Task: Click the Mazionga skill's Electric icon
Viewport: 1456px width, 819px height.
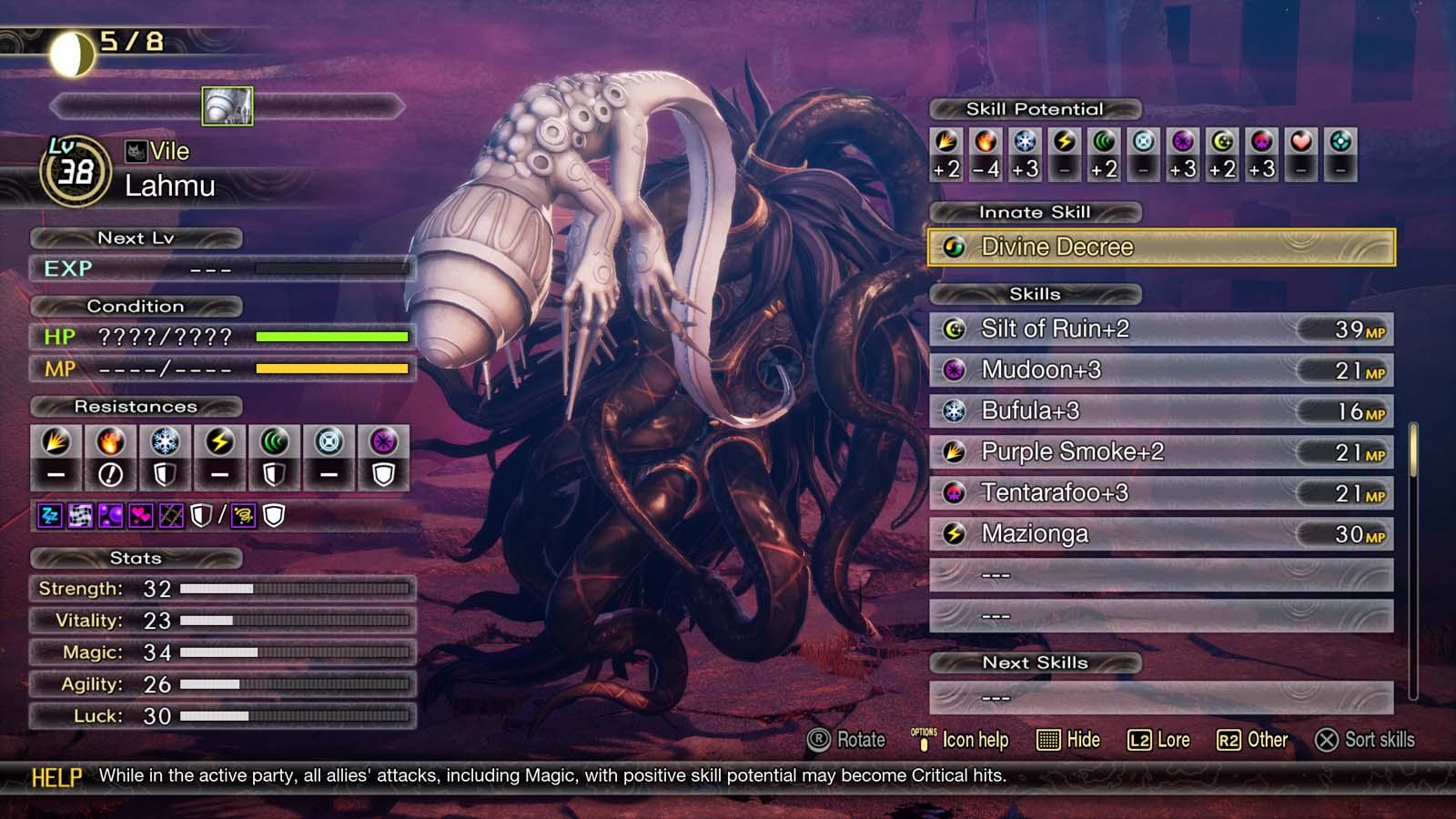Action: click(954, 534)
